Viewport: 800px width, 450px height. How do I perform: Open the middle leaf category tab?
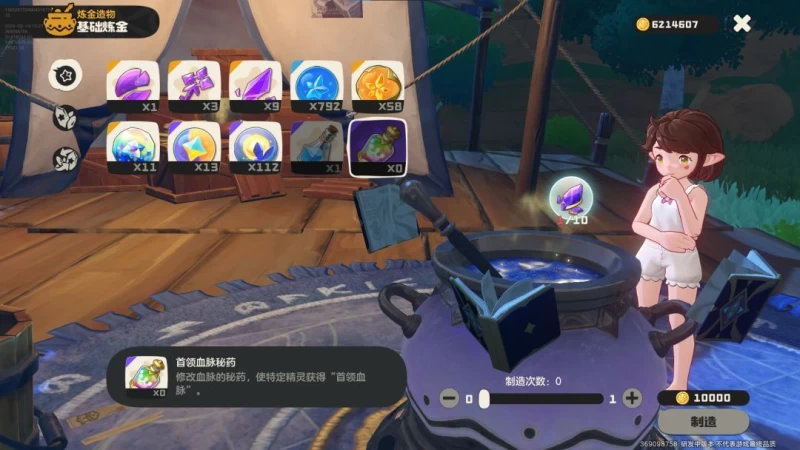(66, 115)
